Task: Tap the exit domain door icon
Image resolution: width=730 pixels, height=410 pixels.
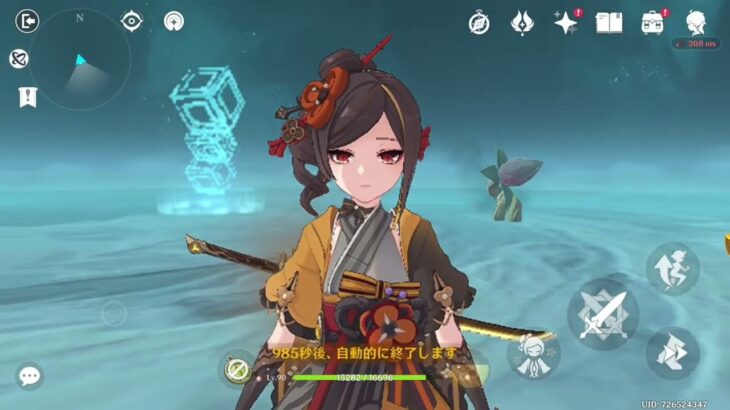Action: point(28,21)
